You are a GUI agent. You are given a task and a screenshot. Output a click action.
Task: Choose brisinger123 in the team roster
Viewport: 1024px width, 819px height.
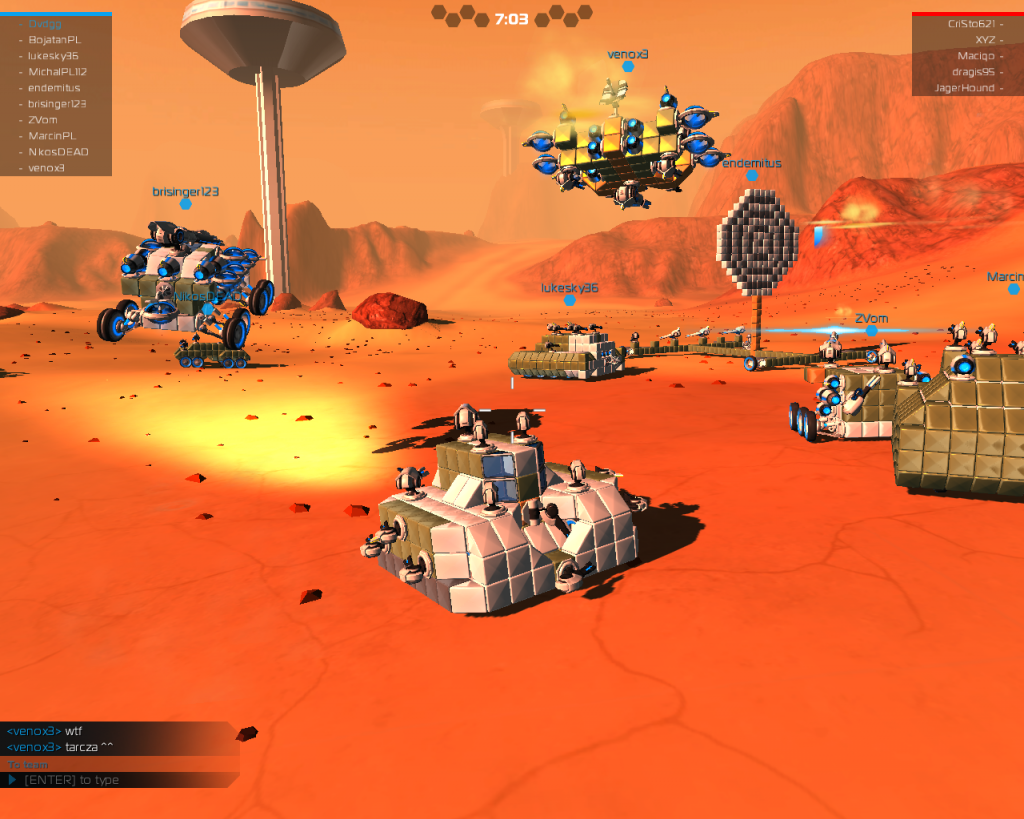pos(57,104)
